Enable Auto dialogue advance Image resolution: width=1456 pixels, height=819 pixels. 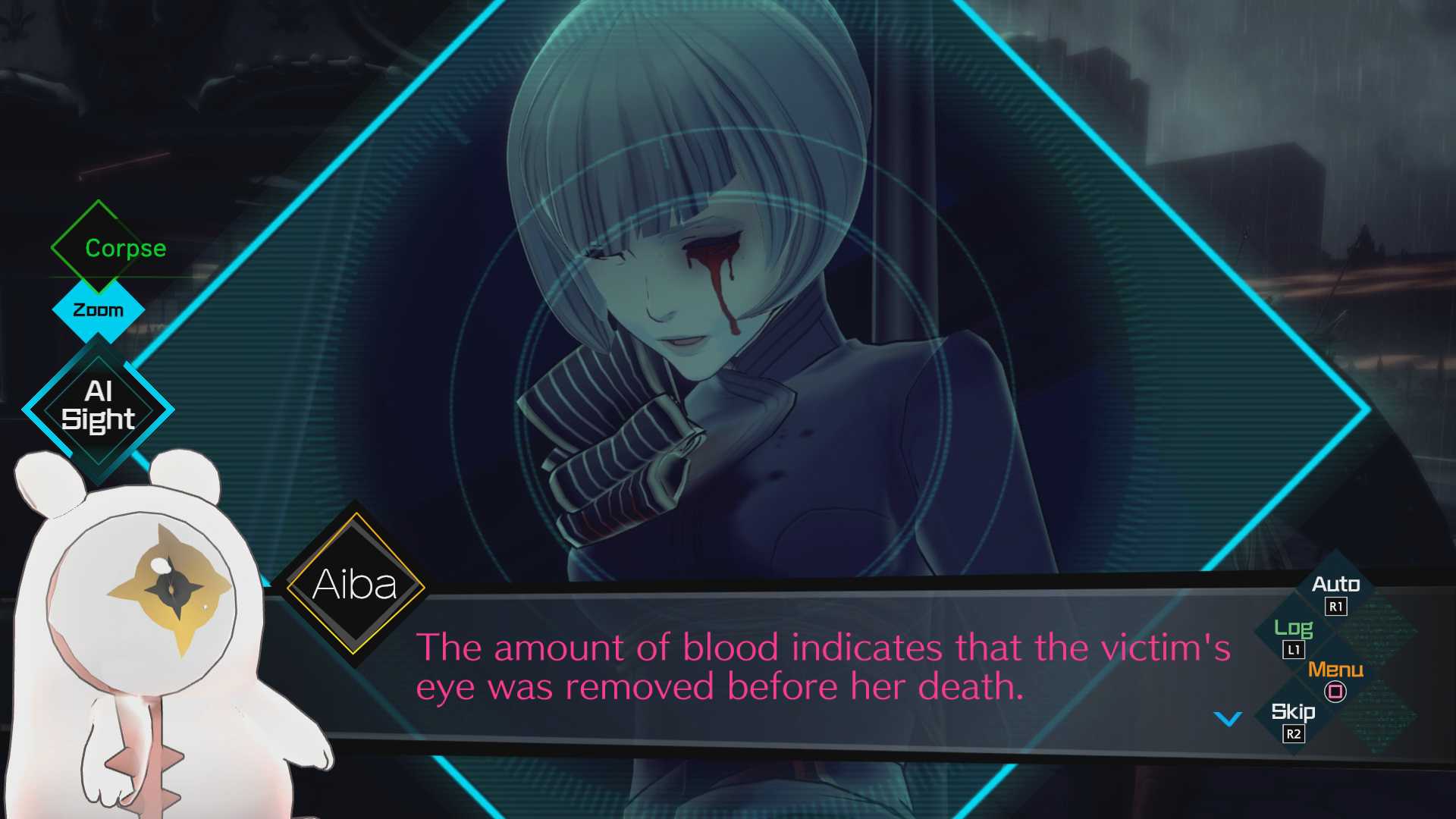click(1335, 585)
